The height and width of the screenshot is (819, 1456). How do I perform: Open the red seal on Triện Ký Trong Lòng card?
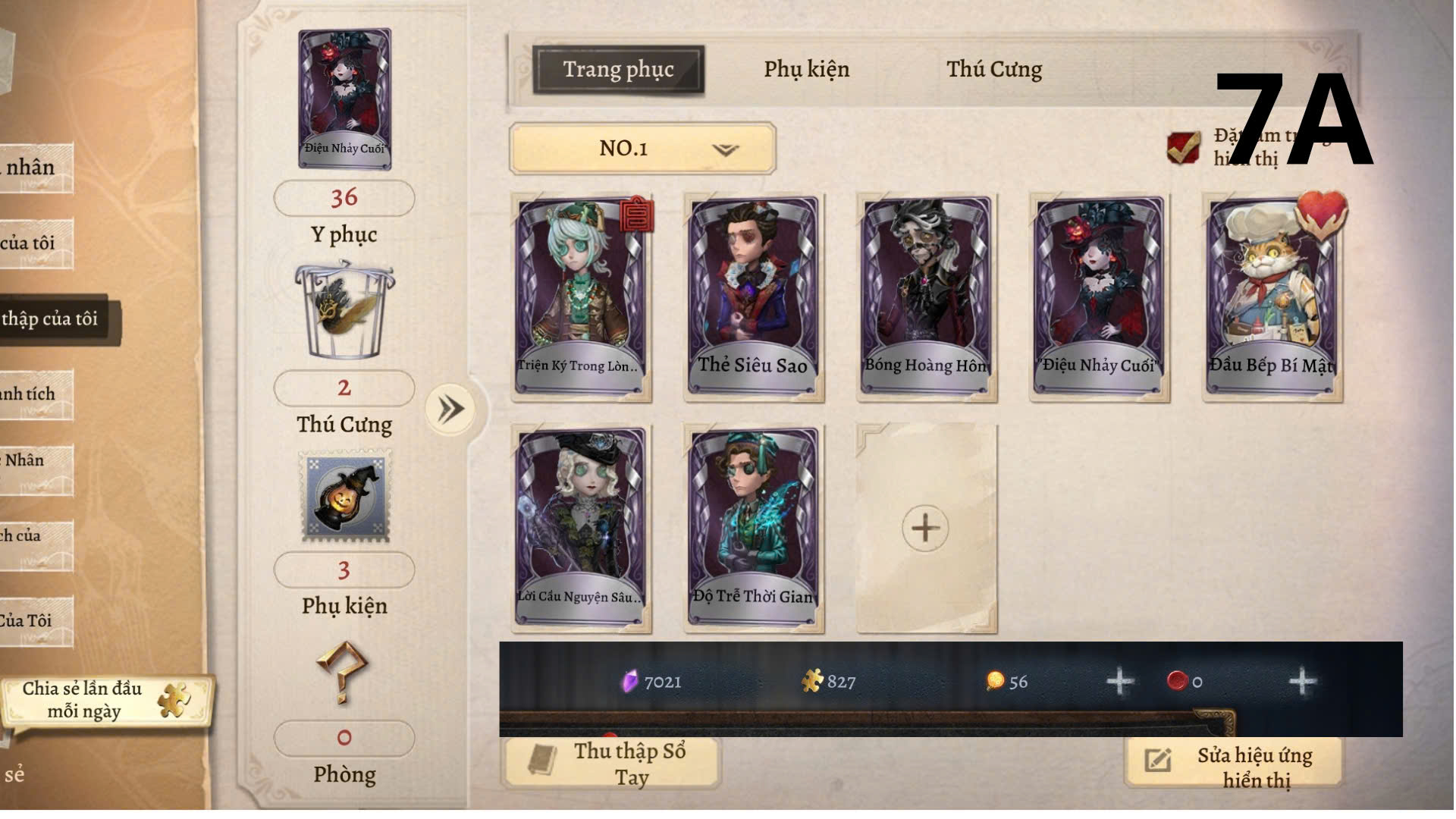coord(635,216)
